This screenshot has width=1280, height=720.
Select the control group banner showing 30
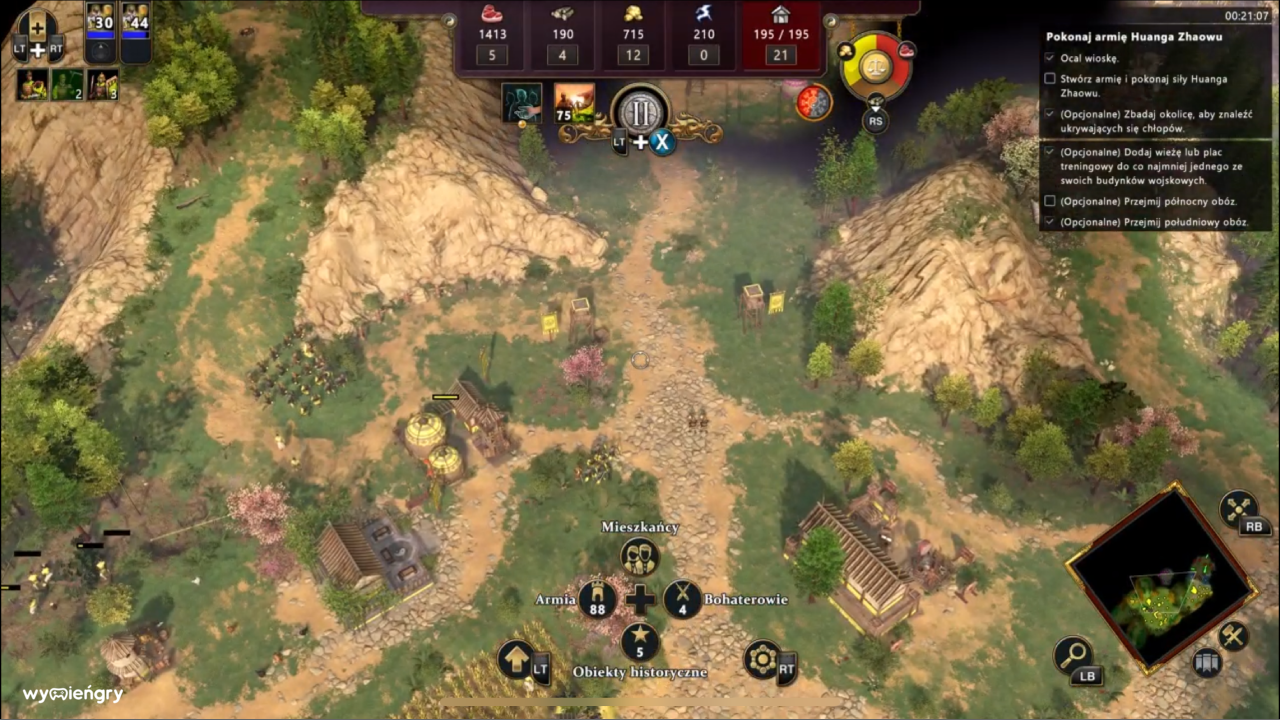point(101,32)
